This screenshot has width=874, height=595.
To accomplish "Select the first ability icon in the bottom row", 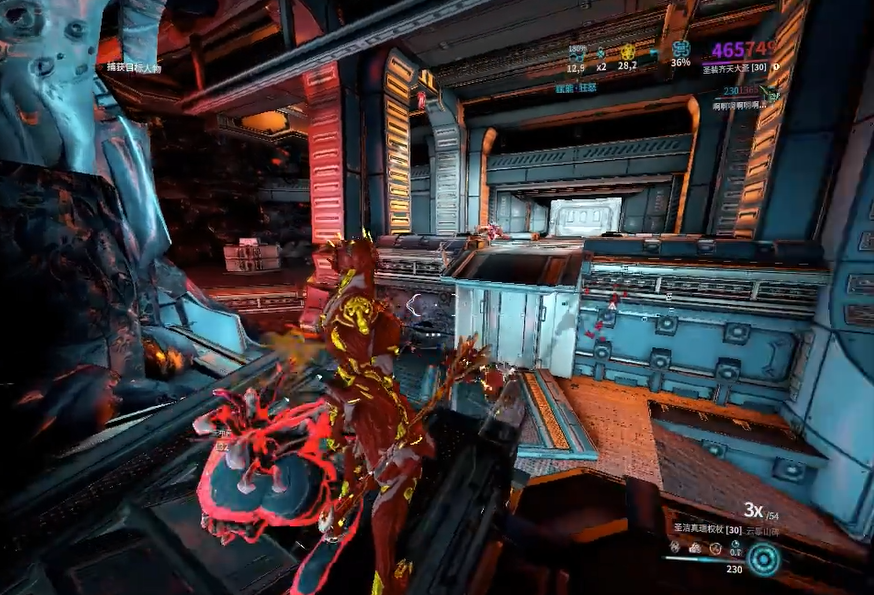I will click(677, 547).
